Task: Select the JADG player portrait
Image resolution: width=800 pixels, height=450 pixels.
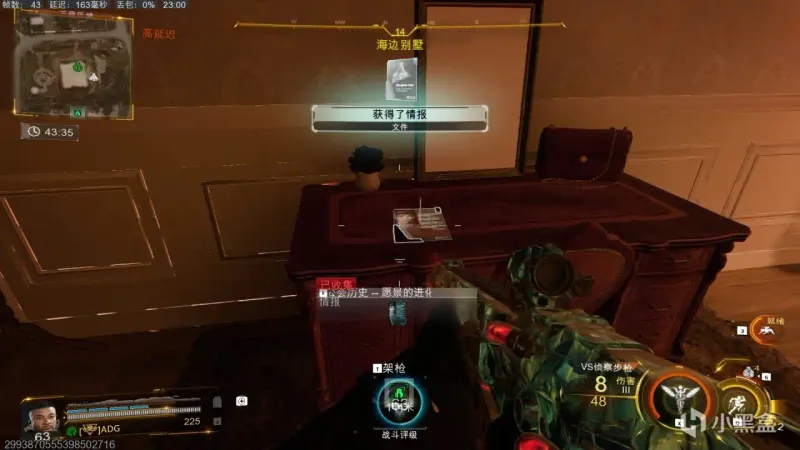Action: pyautogui.click(x=40, y=413)
